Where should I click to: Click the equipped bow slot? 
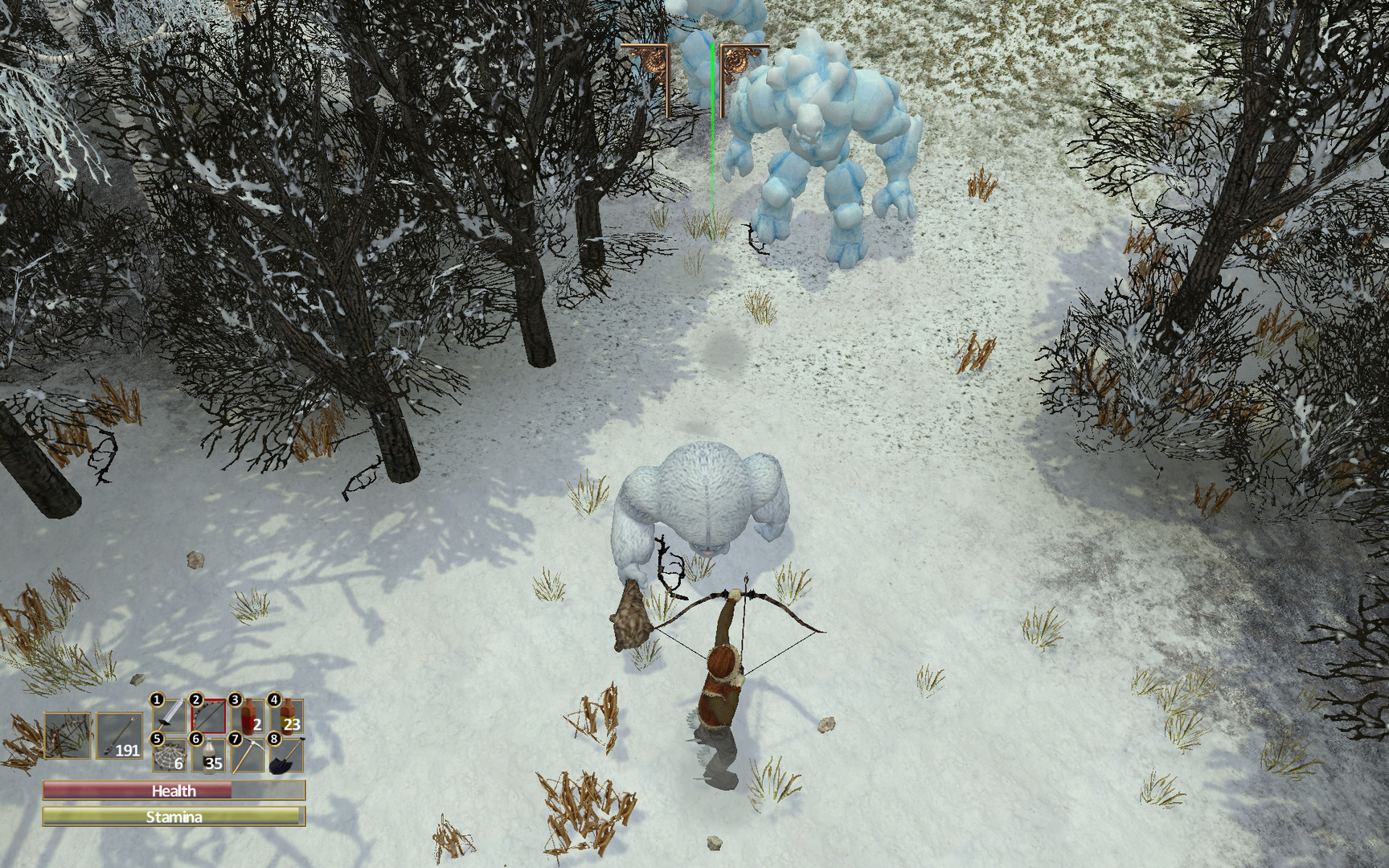tap(67, 735)
